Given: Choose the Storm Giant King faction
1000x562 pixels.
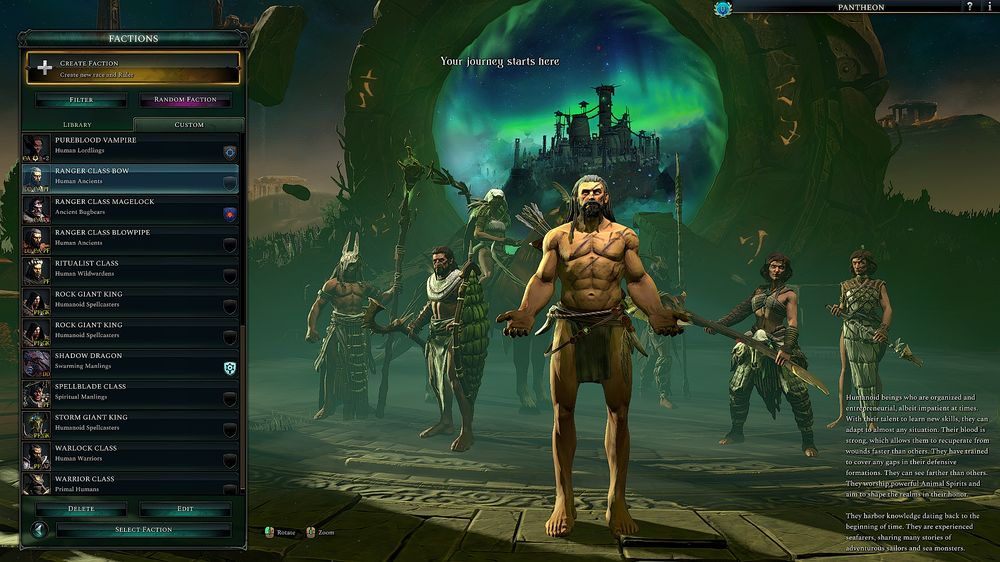Looking at the screenshot, I should tap(130, 424).
